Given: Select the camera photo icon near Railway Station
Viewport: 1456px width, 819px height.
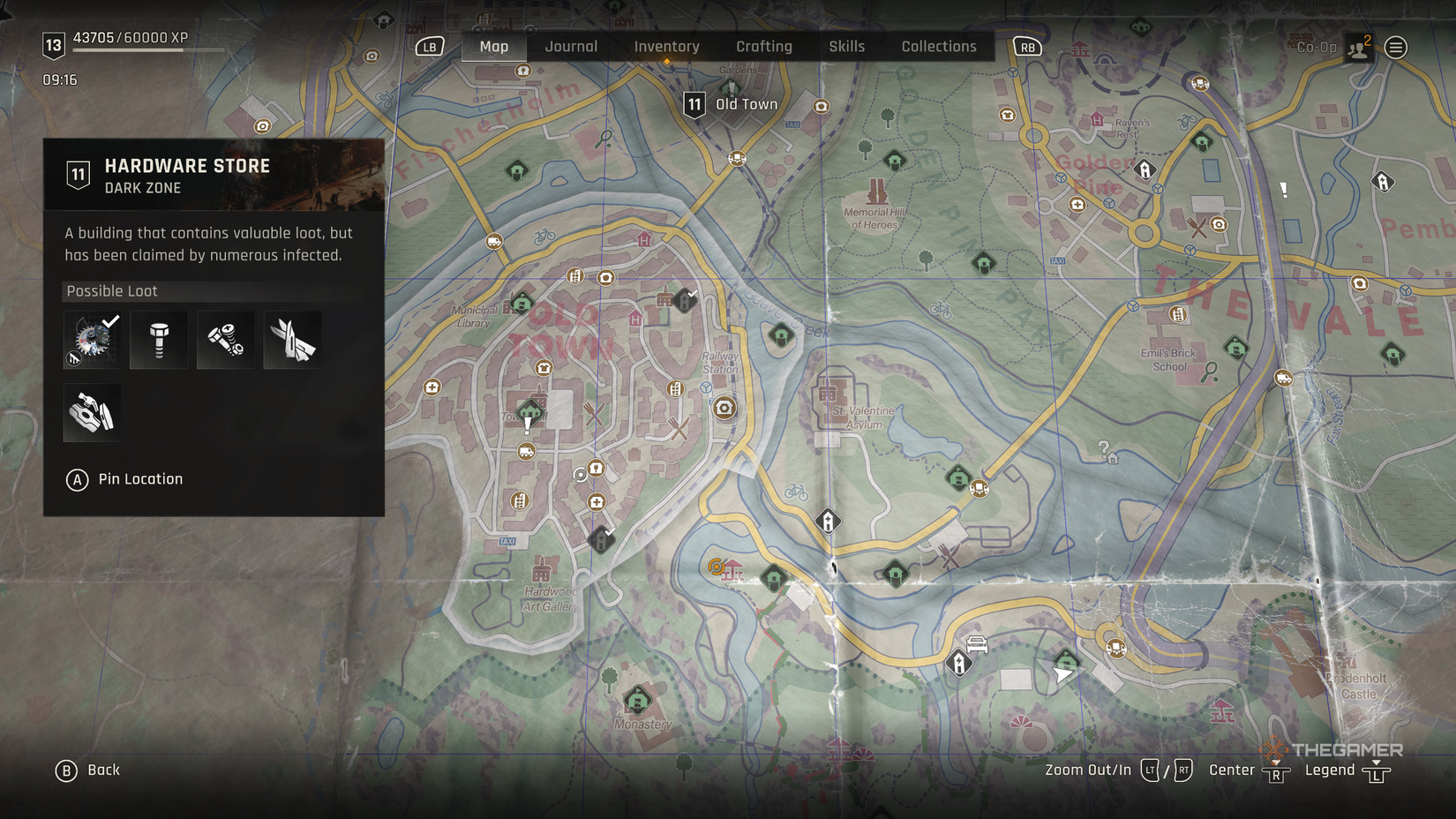Looking at the screenshot, I should (x=723, y=408).
